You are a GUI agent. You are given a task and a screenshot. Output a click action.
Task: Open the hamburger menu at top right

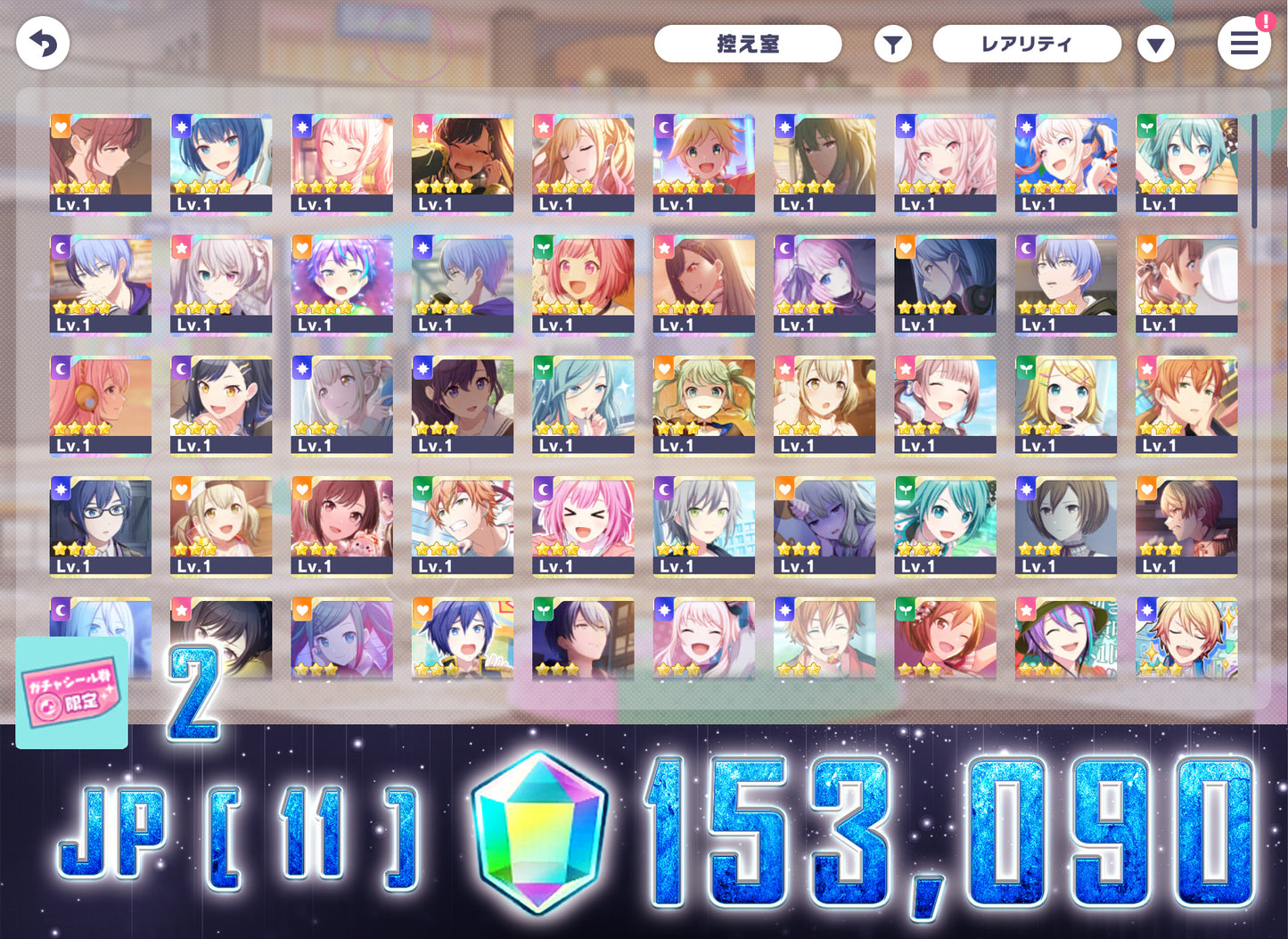(x=1244, y=43)
